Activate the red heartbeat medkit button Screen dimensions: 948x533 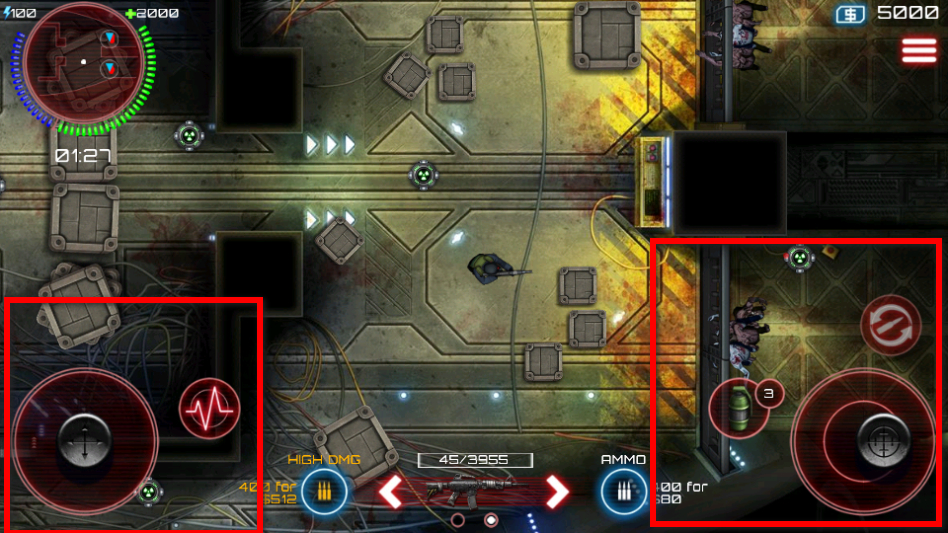point(210,408)
